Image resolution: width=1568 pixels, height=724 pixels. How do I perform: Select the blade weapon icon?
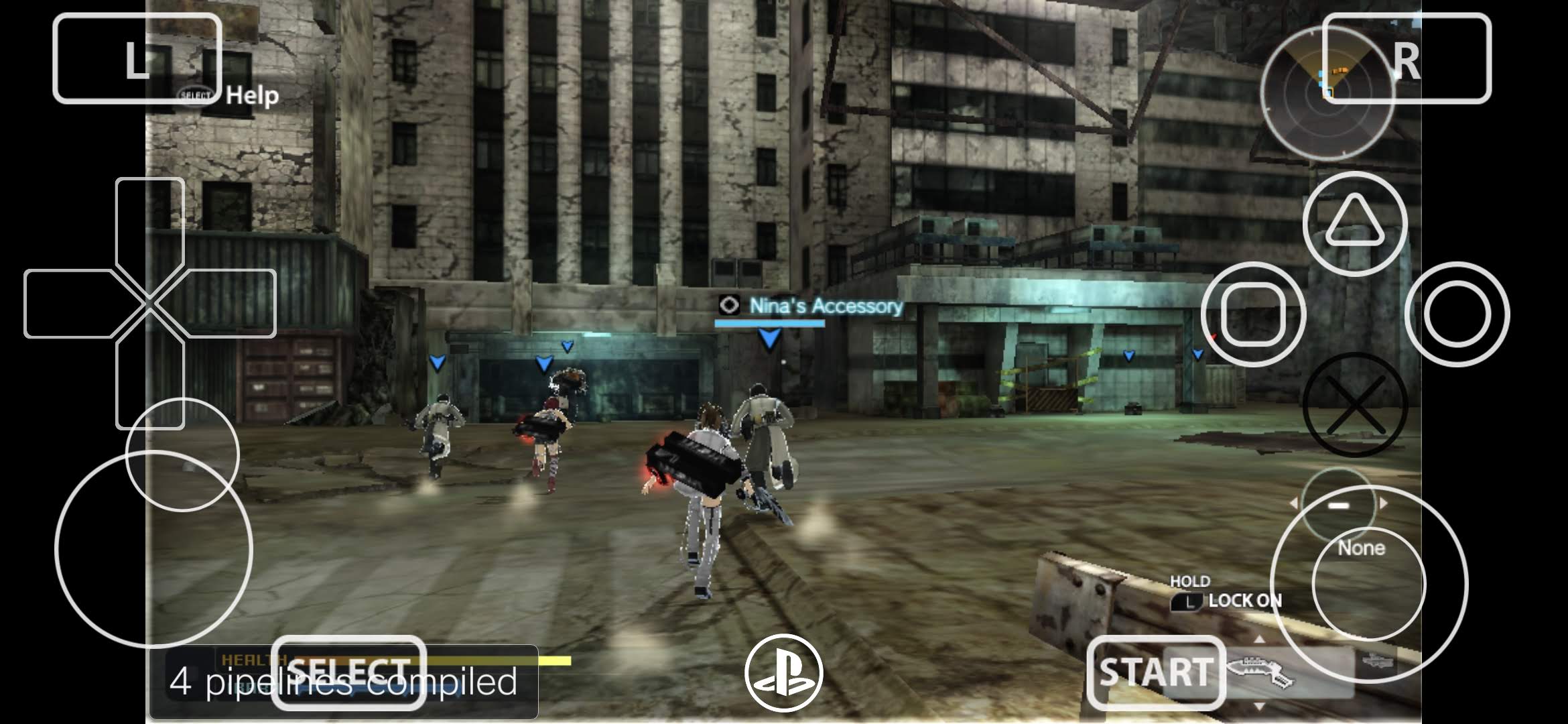coord(1261,672)
